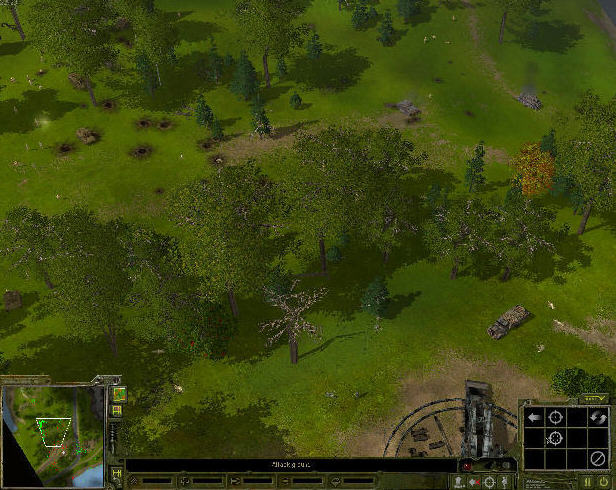The image size is (616, 490).
Task: Activate the rotate arrows command
Action: point(597,416)
